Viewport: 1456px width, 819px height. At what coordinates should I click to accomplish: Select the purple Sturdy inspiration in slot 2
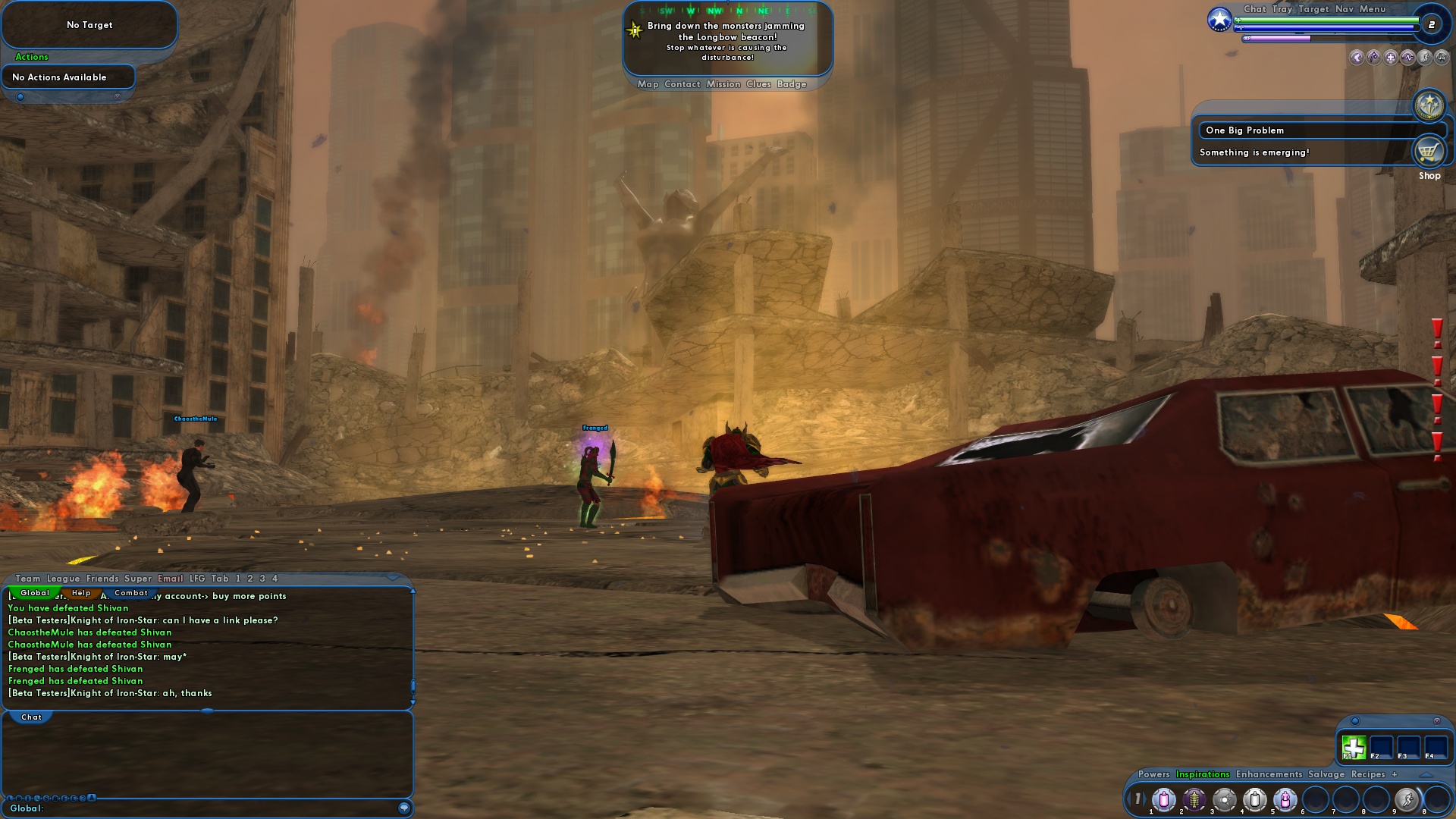(1194, 799)
